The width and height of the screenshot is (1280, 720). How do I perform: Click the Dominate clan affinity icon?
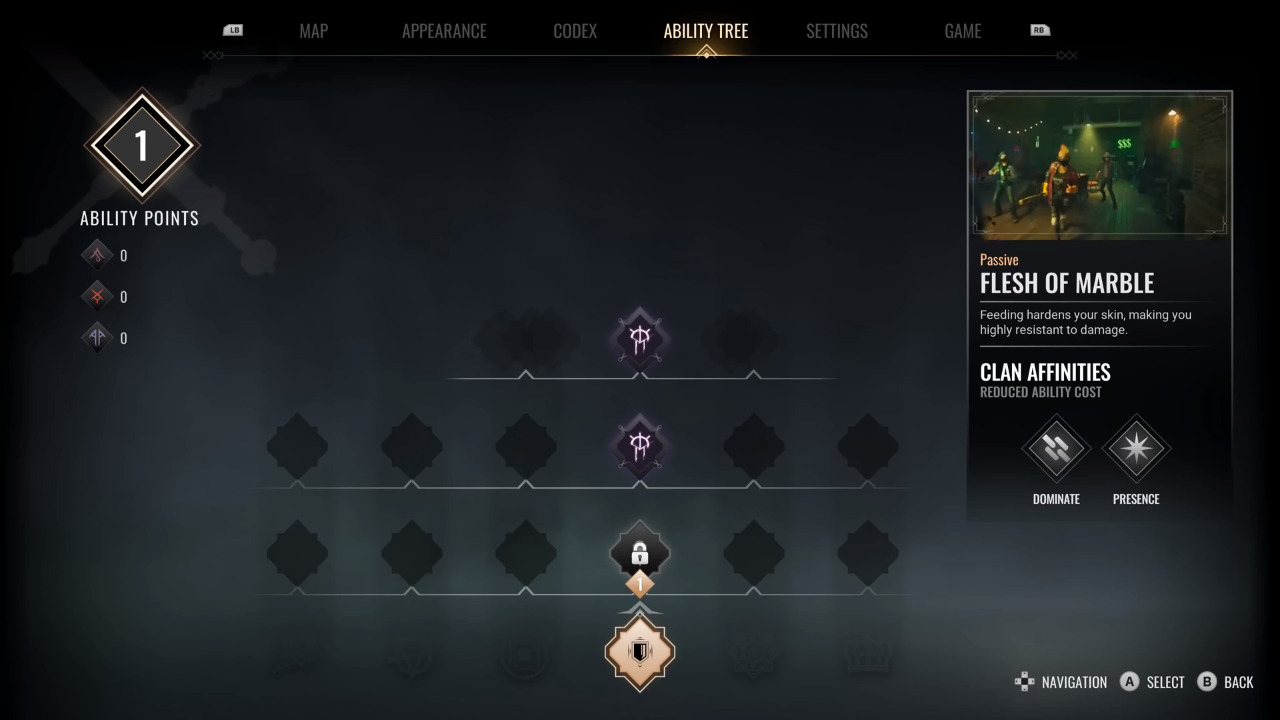pyautogui.click(x=1056, y=449)
